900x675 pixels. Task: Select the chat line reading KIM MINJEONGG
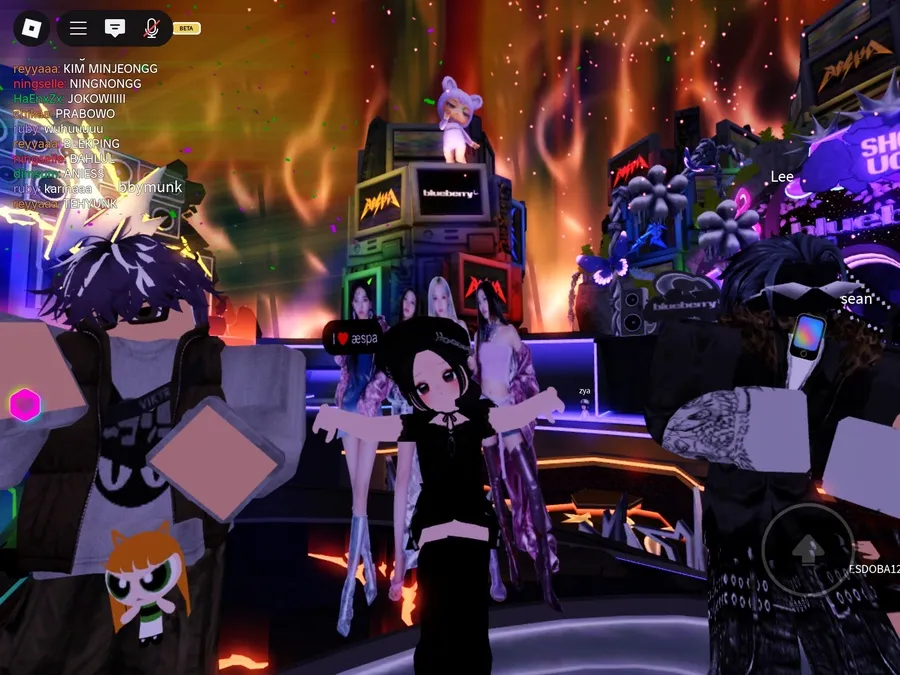point(86,68)
